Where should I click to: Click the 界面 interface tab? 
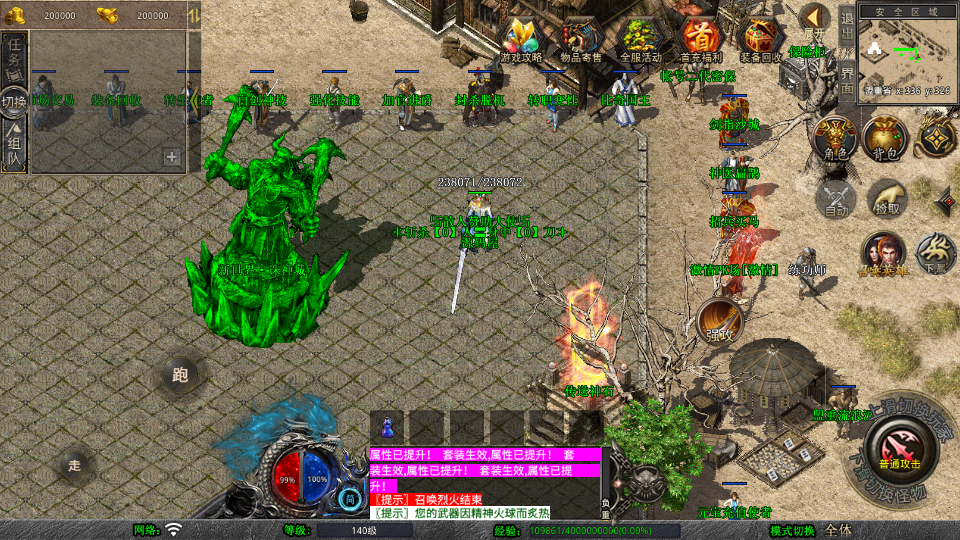846,80
